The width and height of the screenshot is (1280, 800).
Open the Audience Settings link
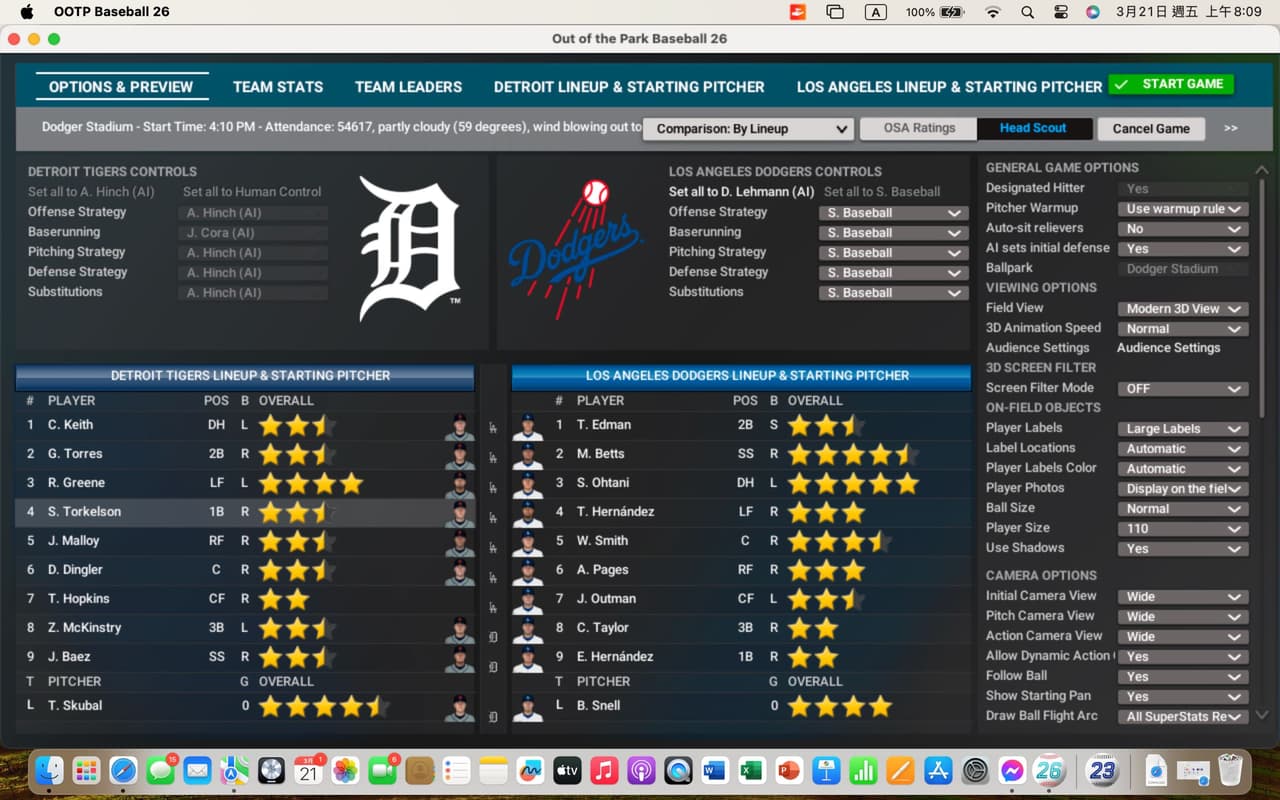[1168, 348]
